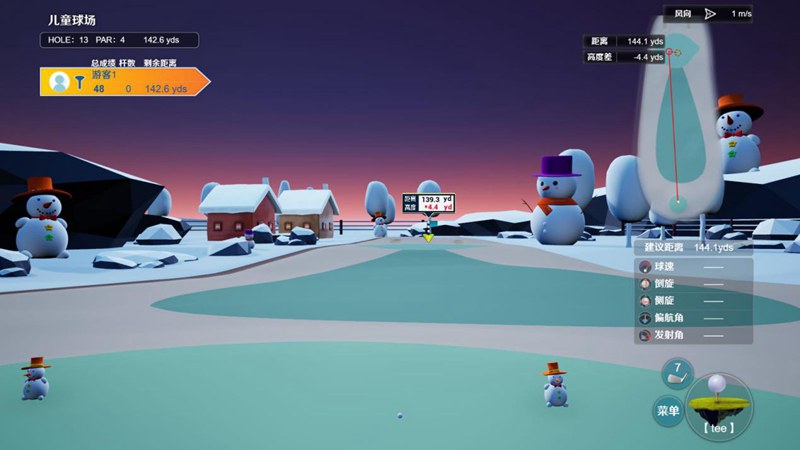Open the 菜单 menu button
This screenshot has height=450, width=800.
(x=668, y=410)
